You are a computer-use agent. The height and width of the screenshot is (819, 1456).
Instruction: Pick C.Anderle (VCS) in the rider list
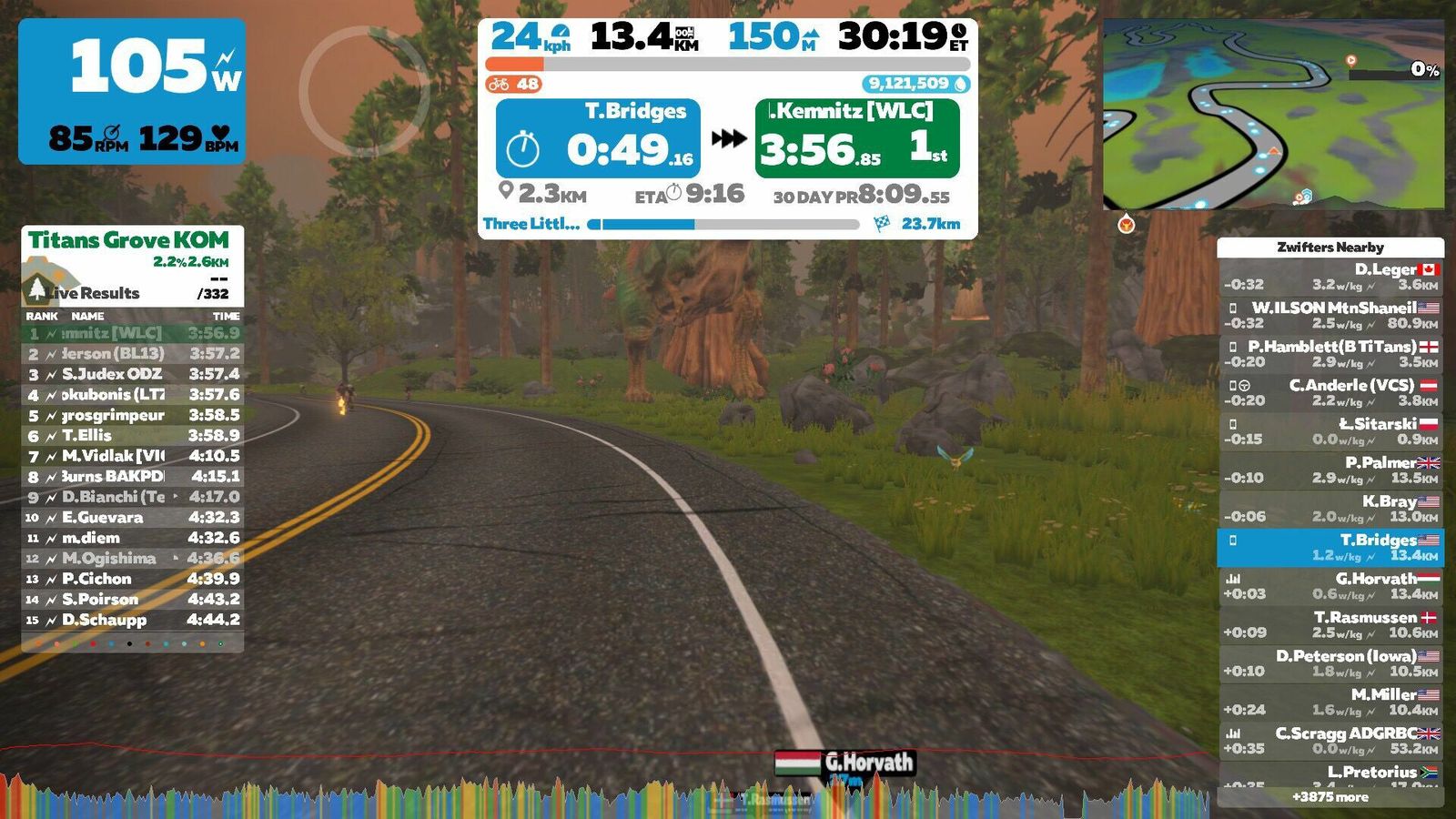tap(1330, 392)
